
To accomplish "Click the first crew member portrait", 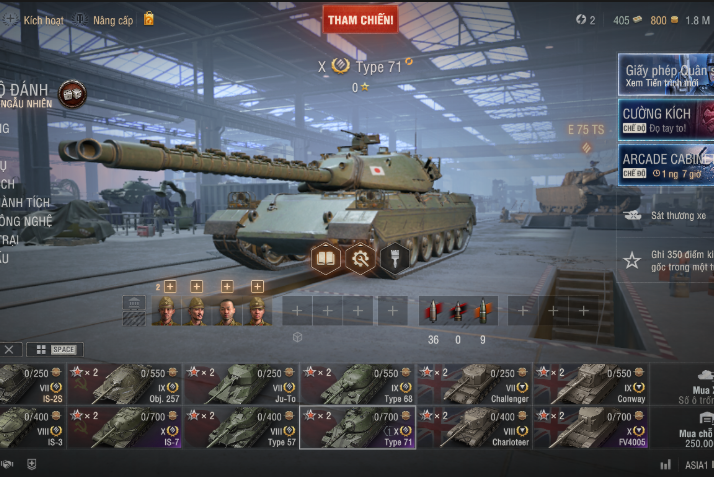I will coord(165,310).
